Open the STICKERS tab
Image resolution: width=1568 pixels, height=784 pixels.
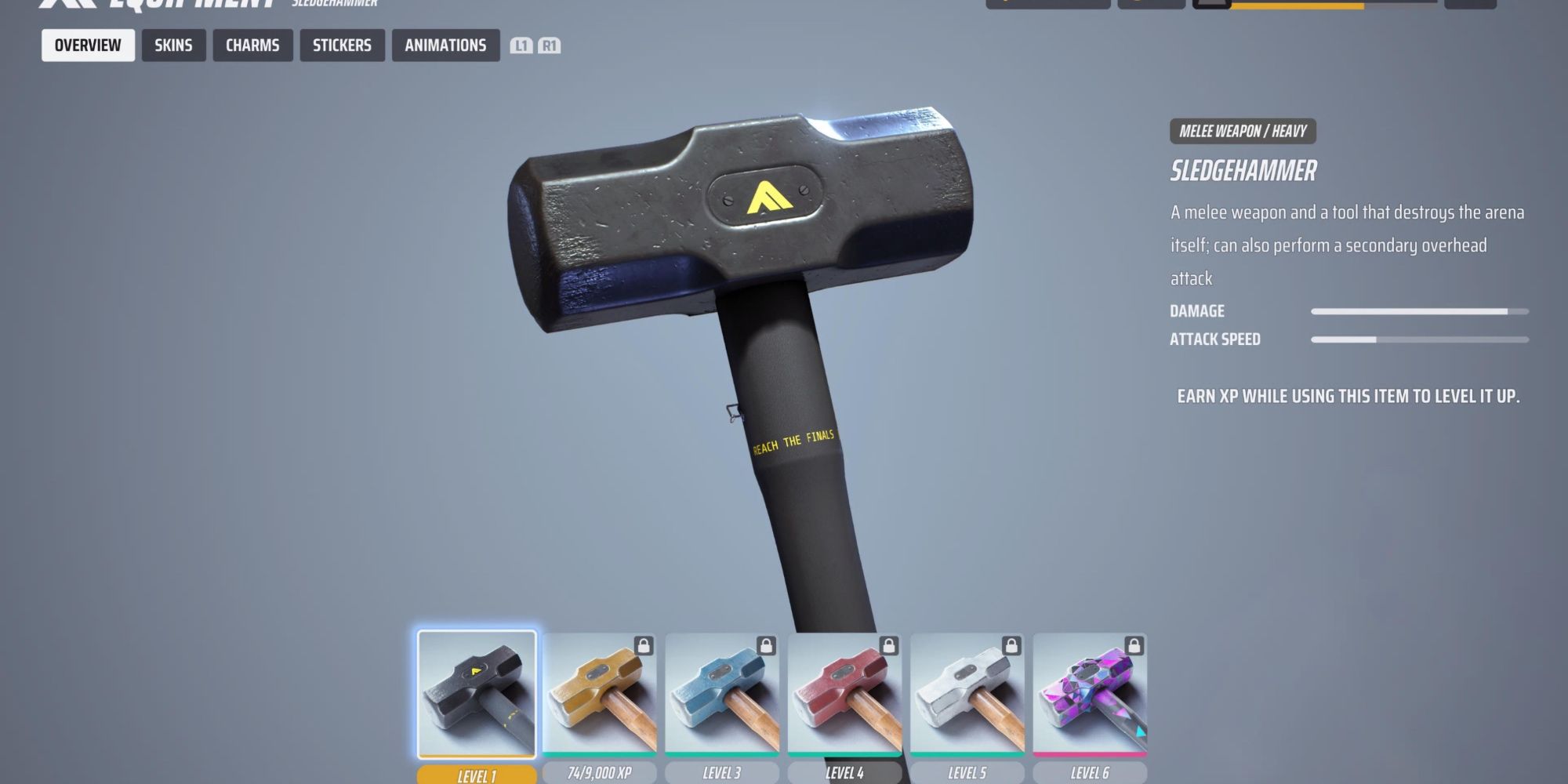point(342,45)
